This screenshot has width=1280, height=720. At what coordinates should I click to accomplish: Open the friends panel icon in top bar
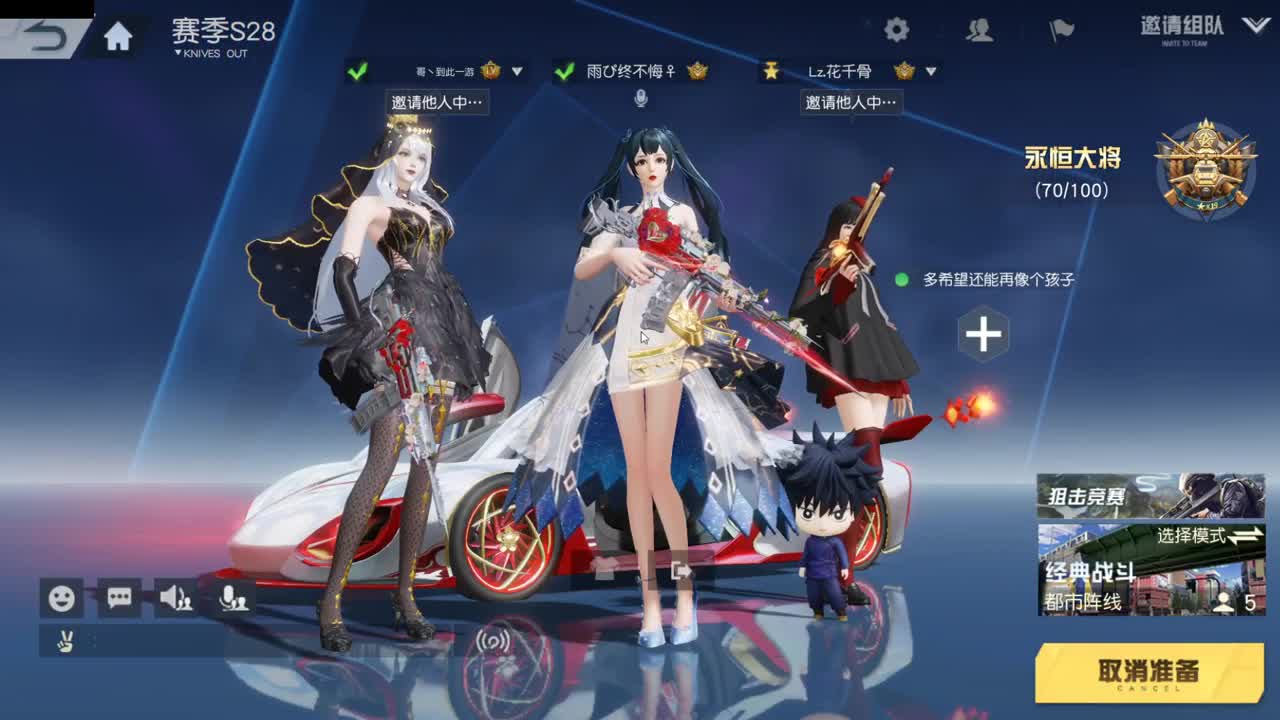click(x=977, y=30)
